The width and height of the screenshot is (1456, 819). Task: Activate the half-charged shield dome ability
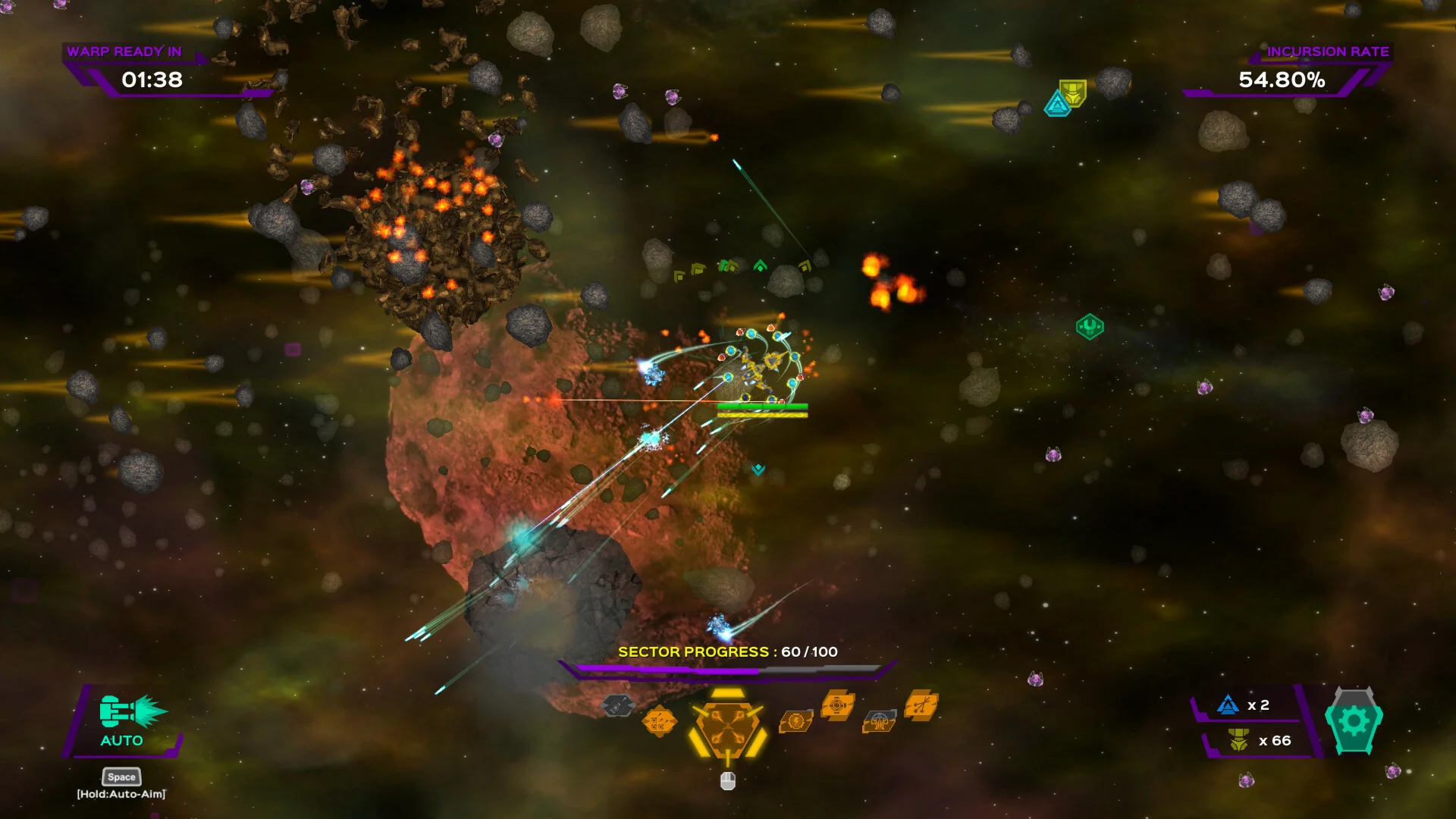point(880,721)
